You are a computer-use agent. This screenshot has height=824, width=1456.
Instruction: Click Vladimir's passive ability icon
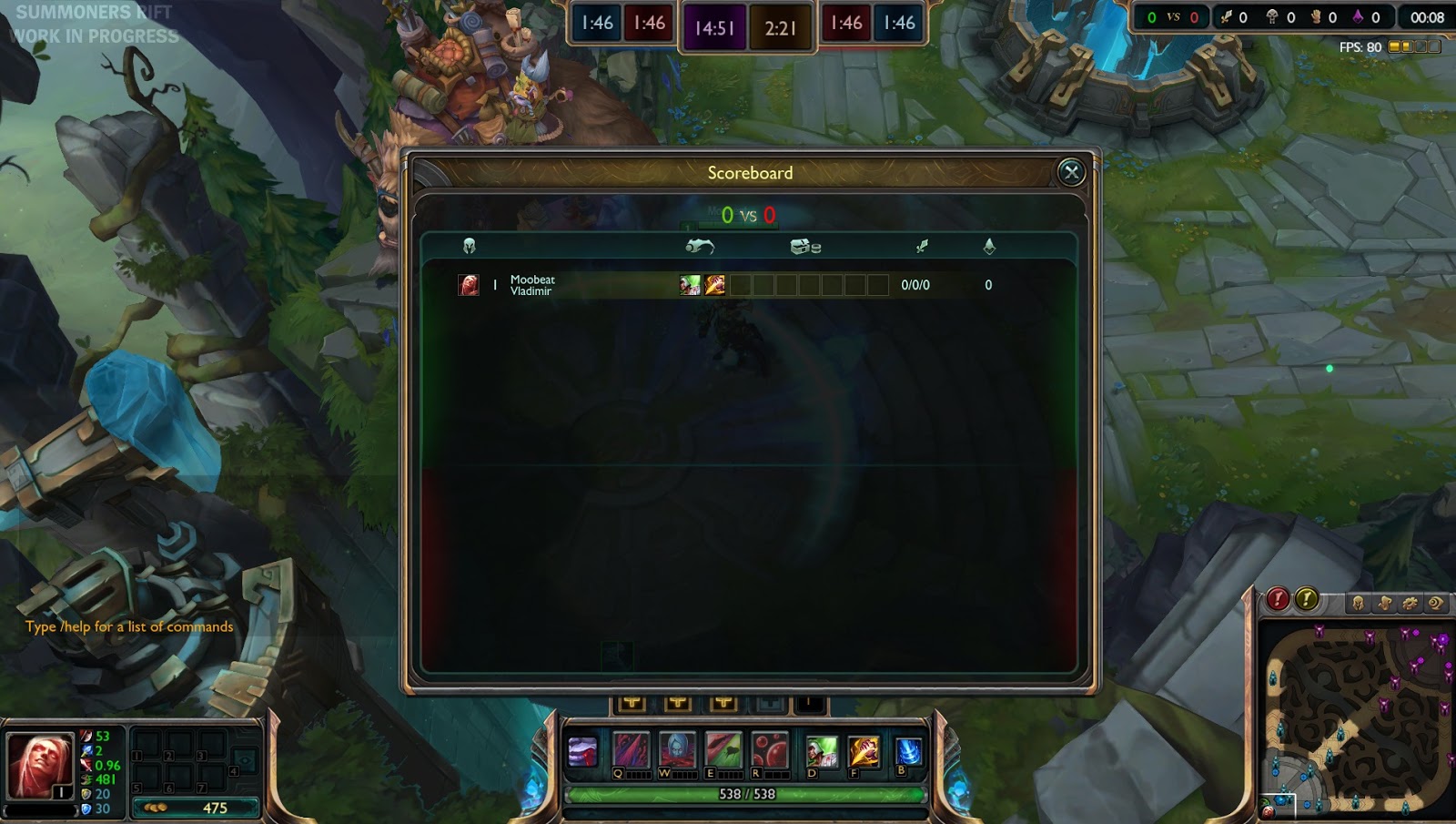pyautogui.click(x=582, y=752)
